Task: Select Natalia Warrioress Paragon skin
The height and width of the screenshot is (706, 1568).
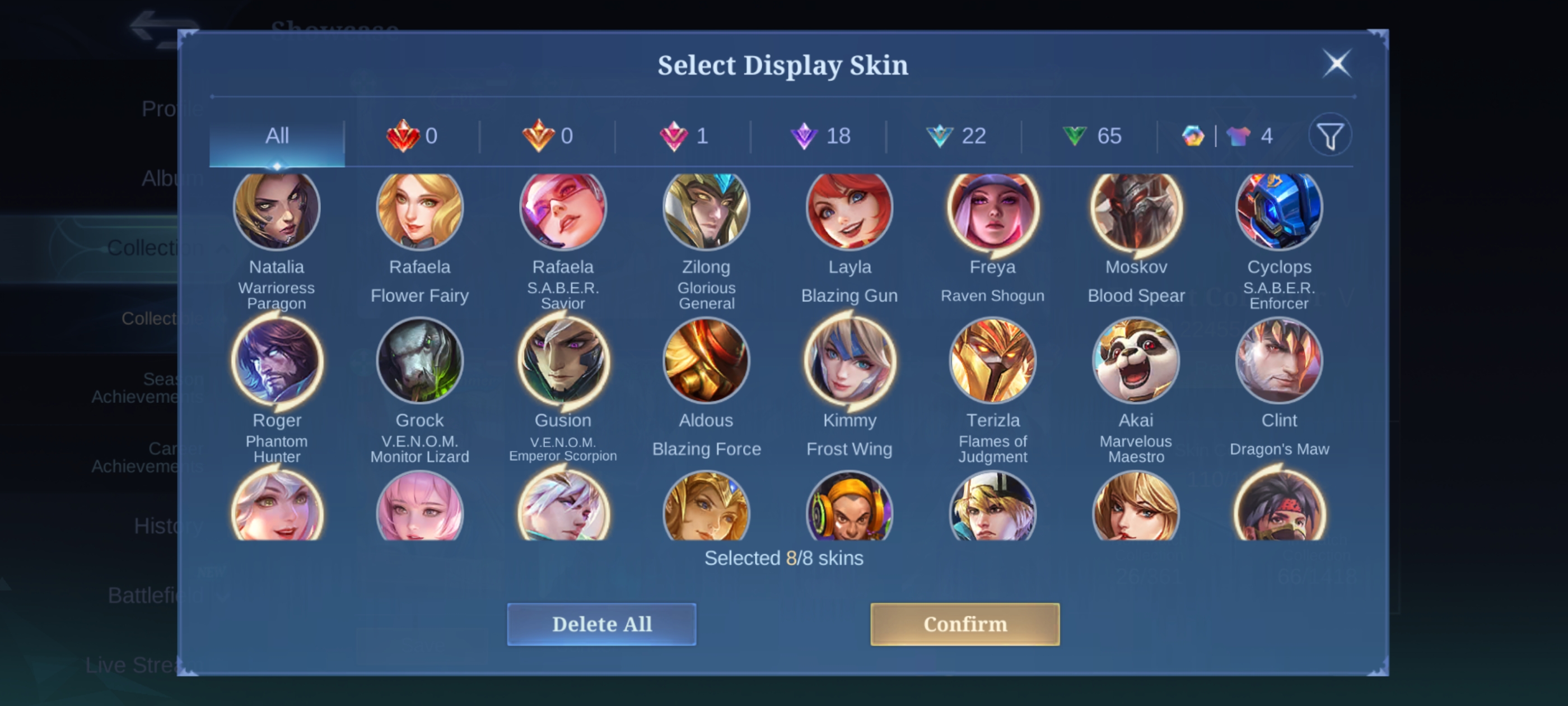Action: [x=277, y=210]
